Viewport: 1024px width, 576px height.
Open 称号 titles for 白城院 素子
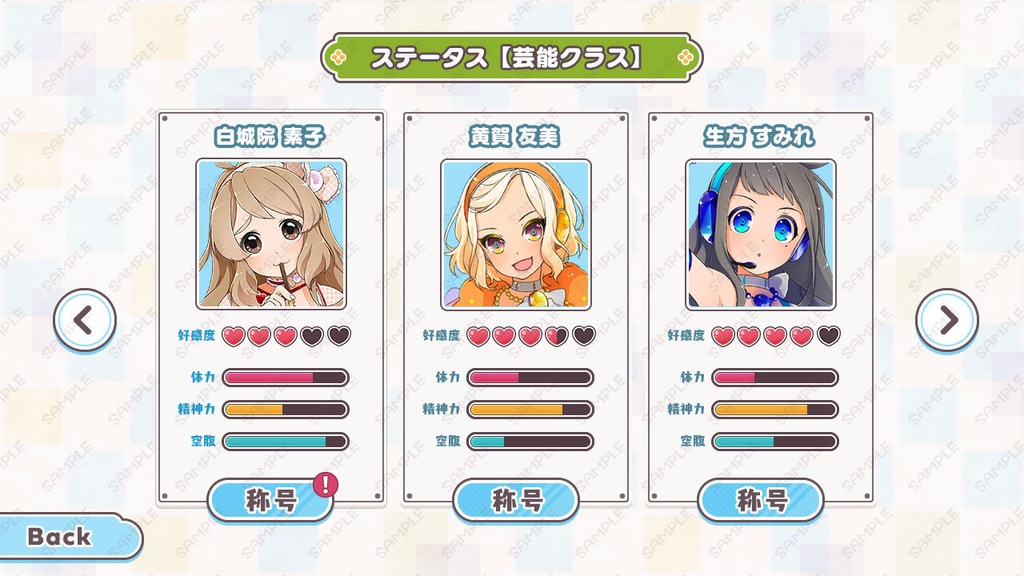click(271, 500)
